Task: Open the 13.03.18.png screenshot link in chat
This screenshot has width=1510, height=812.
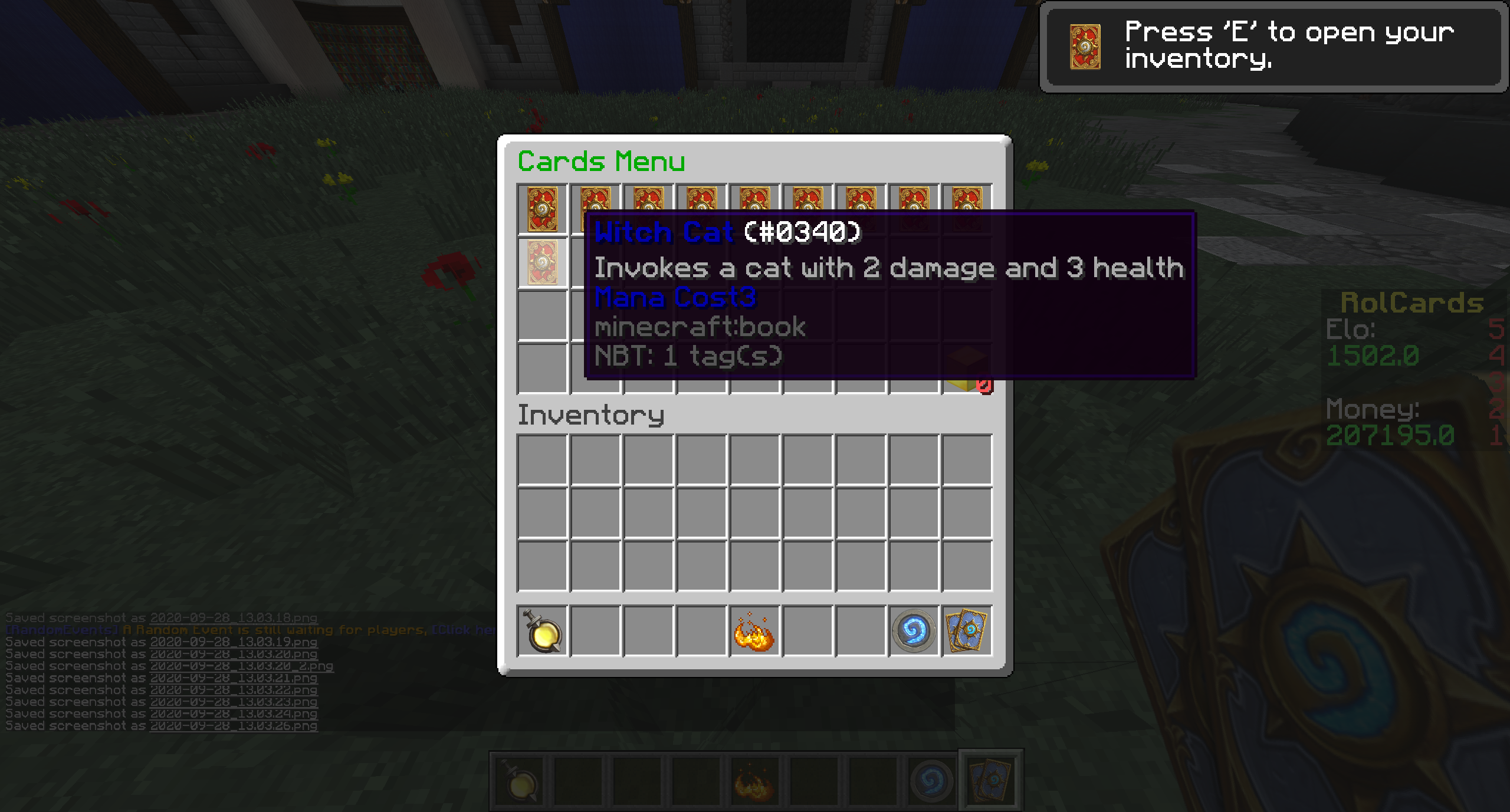Action: pyautogui.click(x=234, y=618)
